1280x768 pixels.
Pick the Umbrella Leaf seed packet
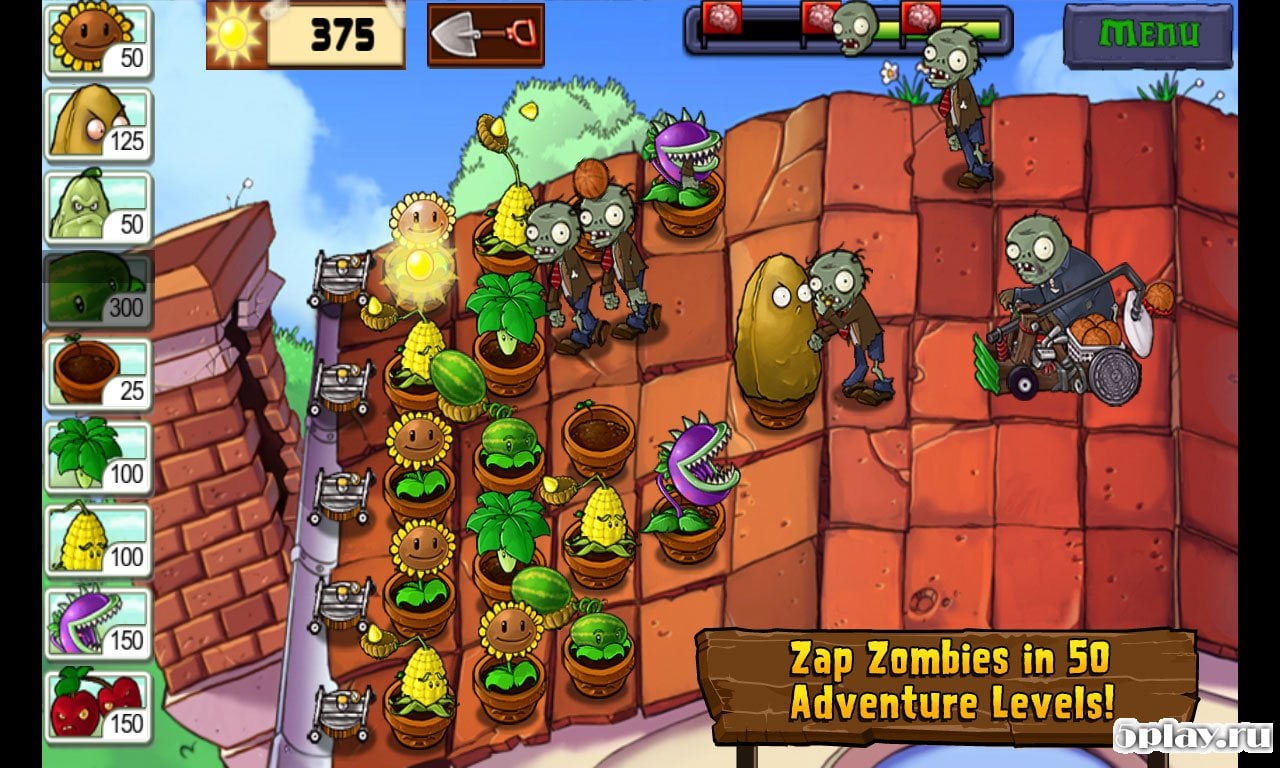point(97,458)
